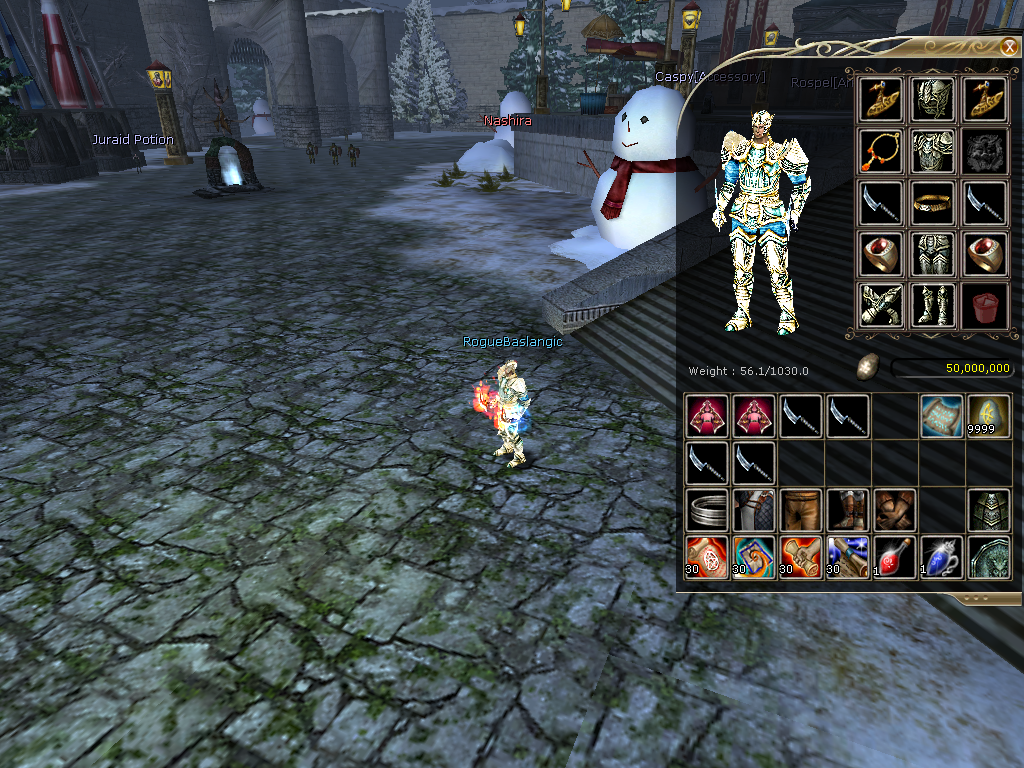
Task: Select the equipped leg armor slot
Action: [935, 254]
